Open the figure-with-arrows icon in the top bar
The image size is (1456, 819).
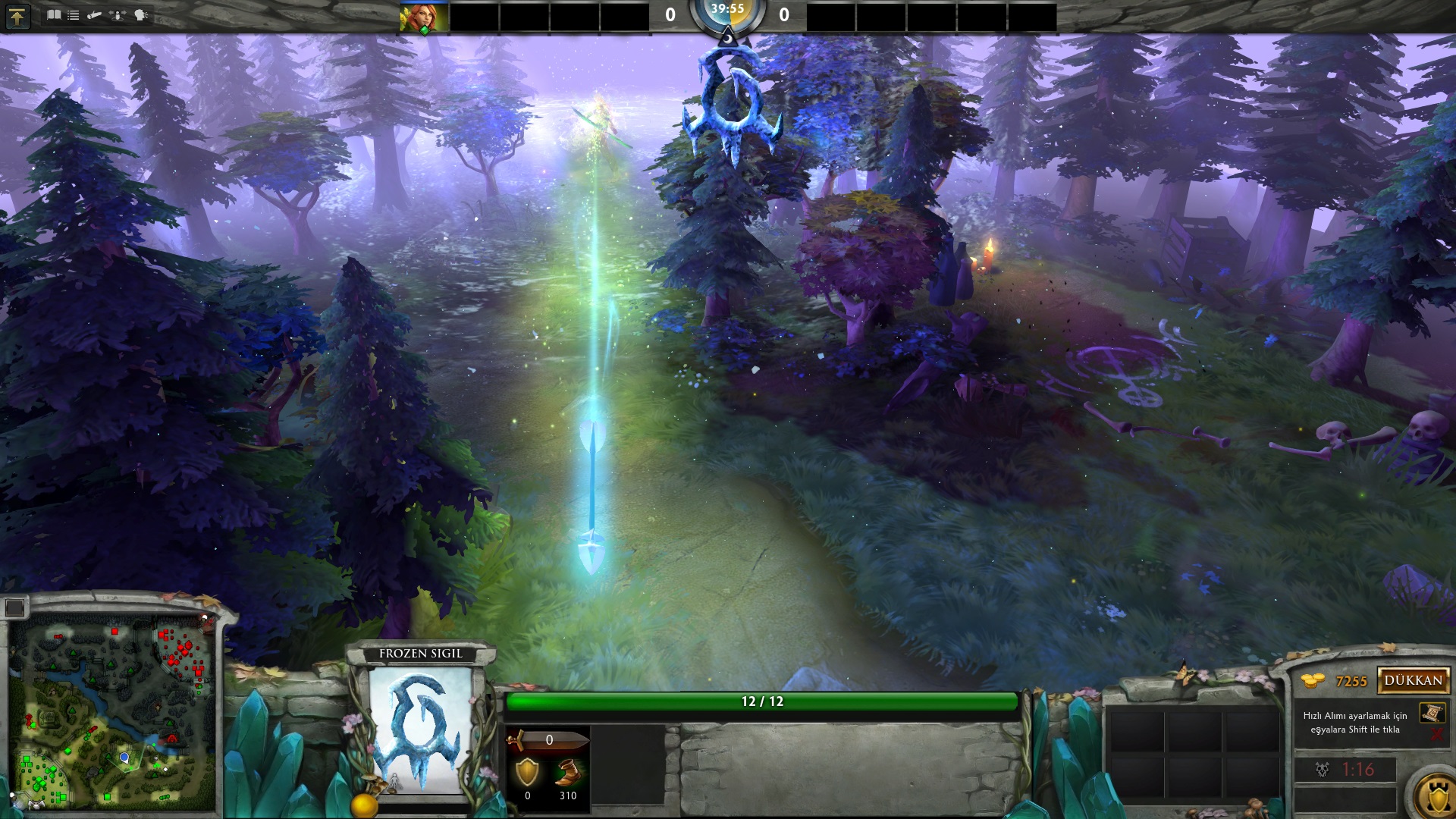(118, 14)
